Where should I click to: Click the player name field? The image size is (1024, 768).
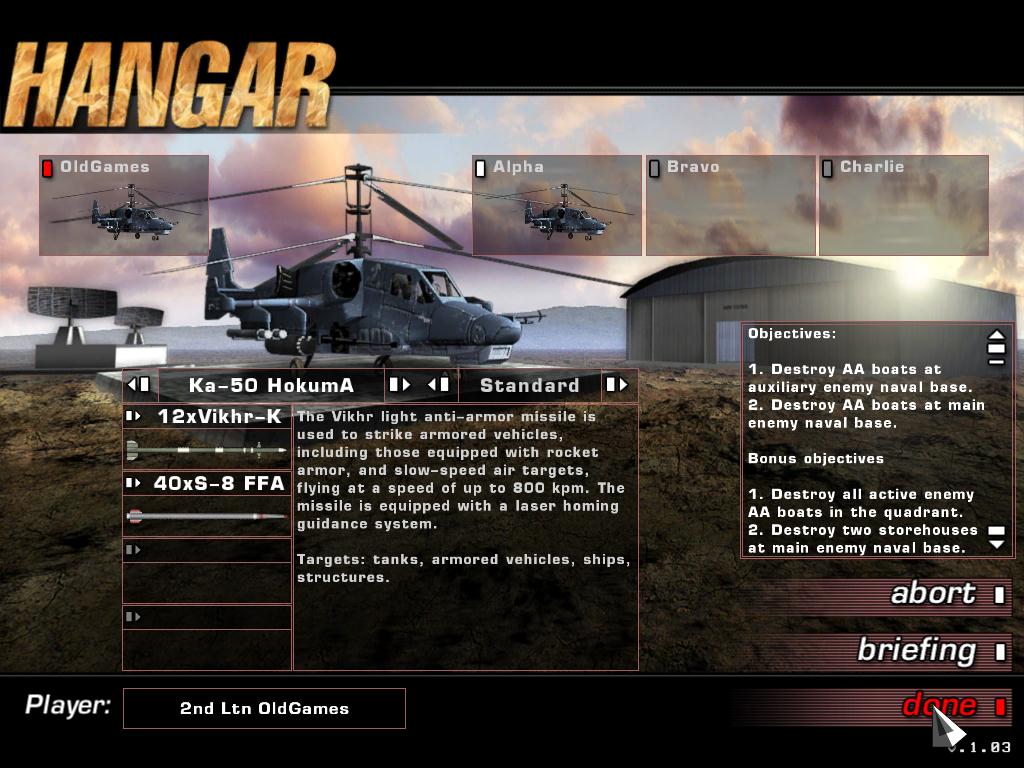(264, 708)
